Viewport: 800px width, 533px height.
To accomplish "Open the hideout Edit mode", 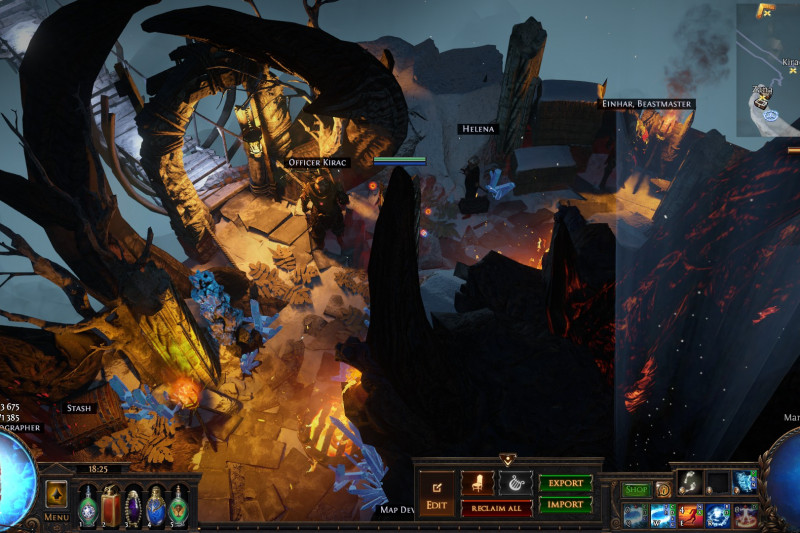I will pos(436,494).
